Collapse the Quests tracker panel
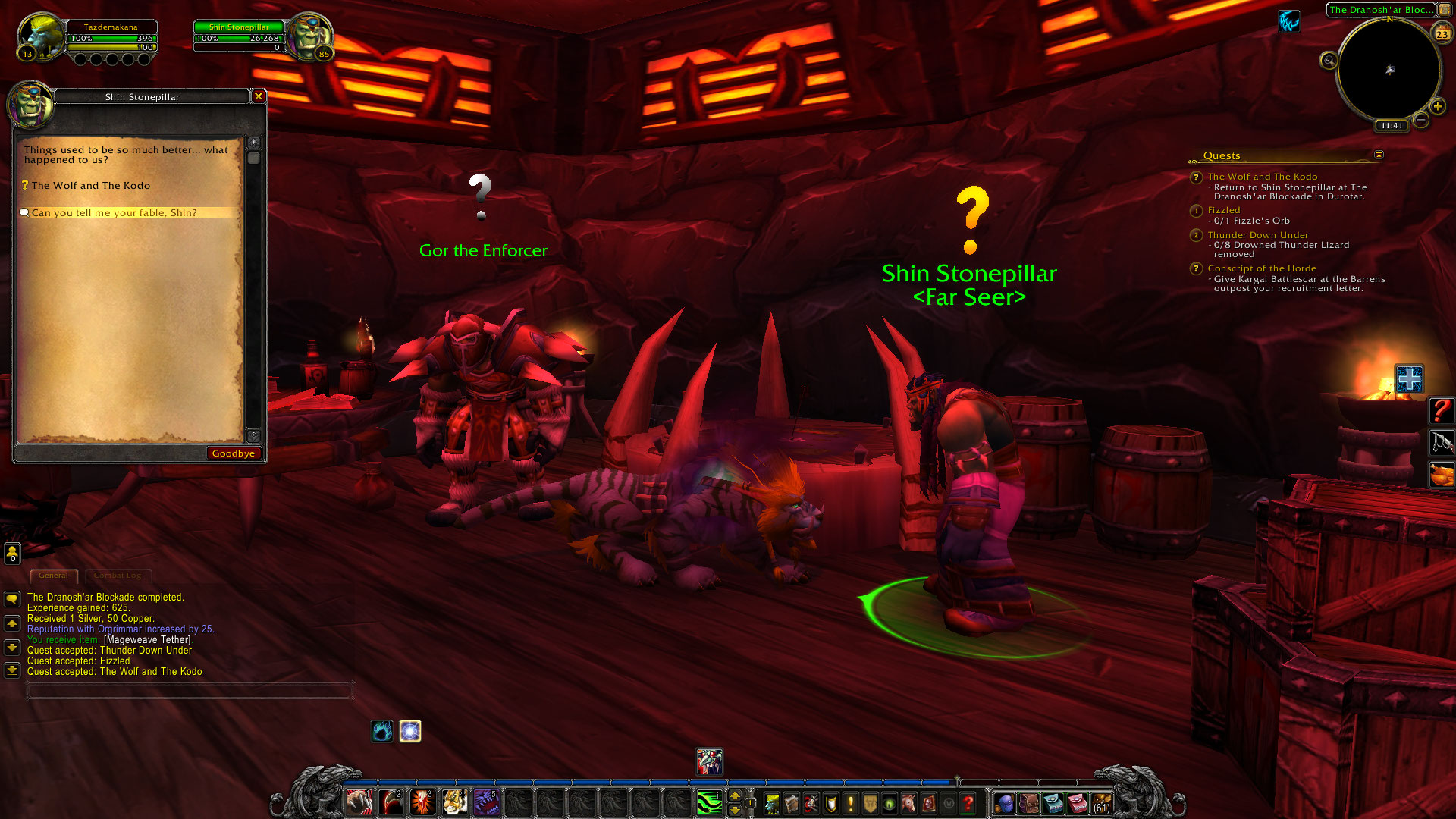 pos(1379,155)
